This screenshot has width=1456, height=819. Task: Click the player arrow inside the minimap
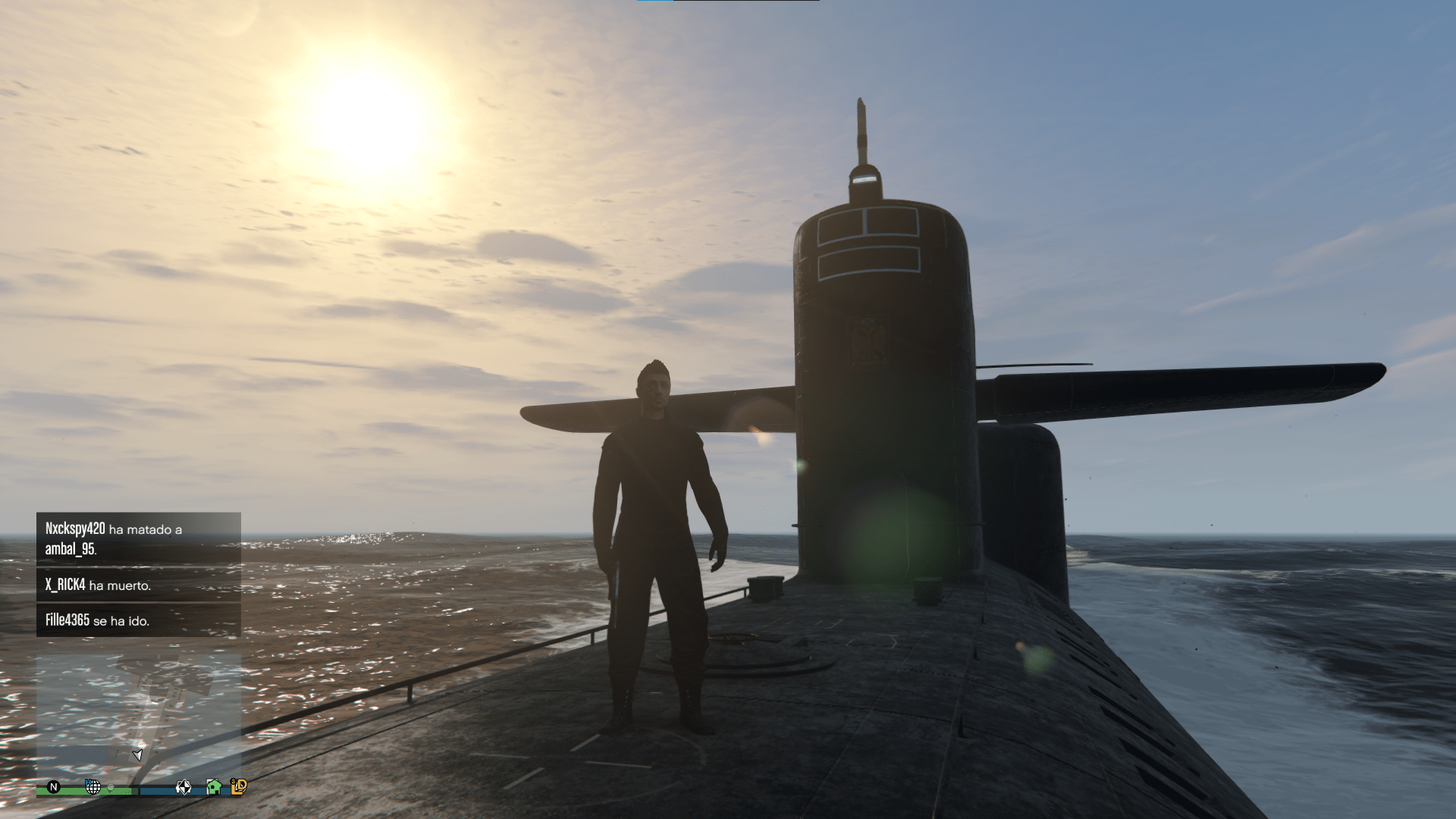click(138, 755)
